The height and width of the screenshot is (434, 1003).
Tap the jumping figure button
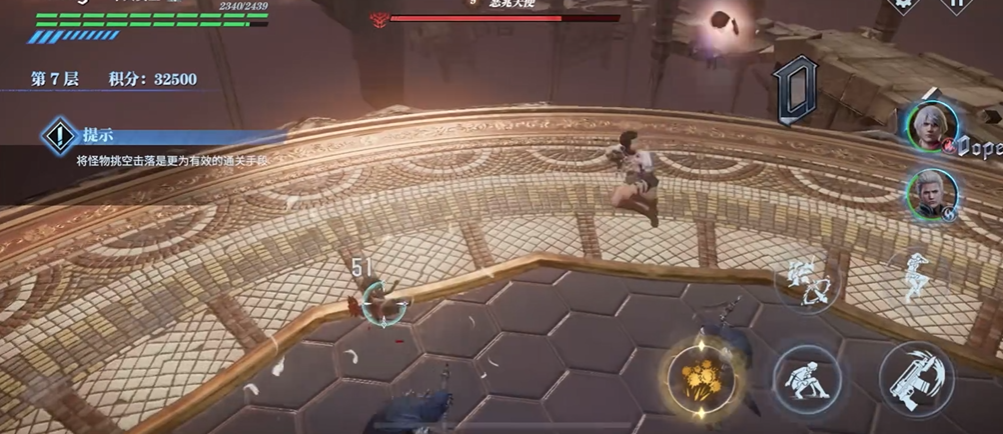click(916, 275)
